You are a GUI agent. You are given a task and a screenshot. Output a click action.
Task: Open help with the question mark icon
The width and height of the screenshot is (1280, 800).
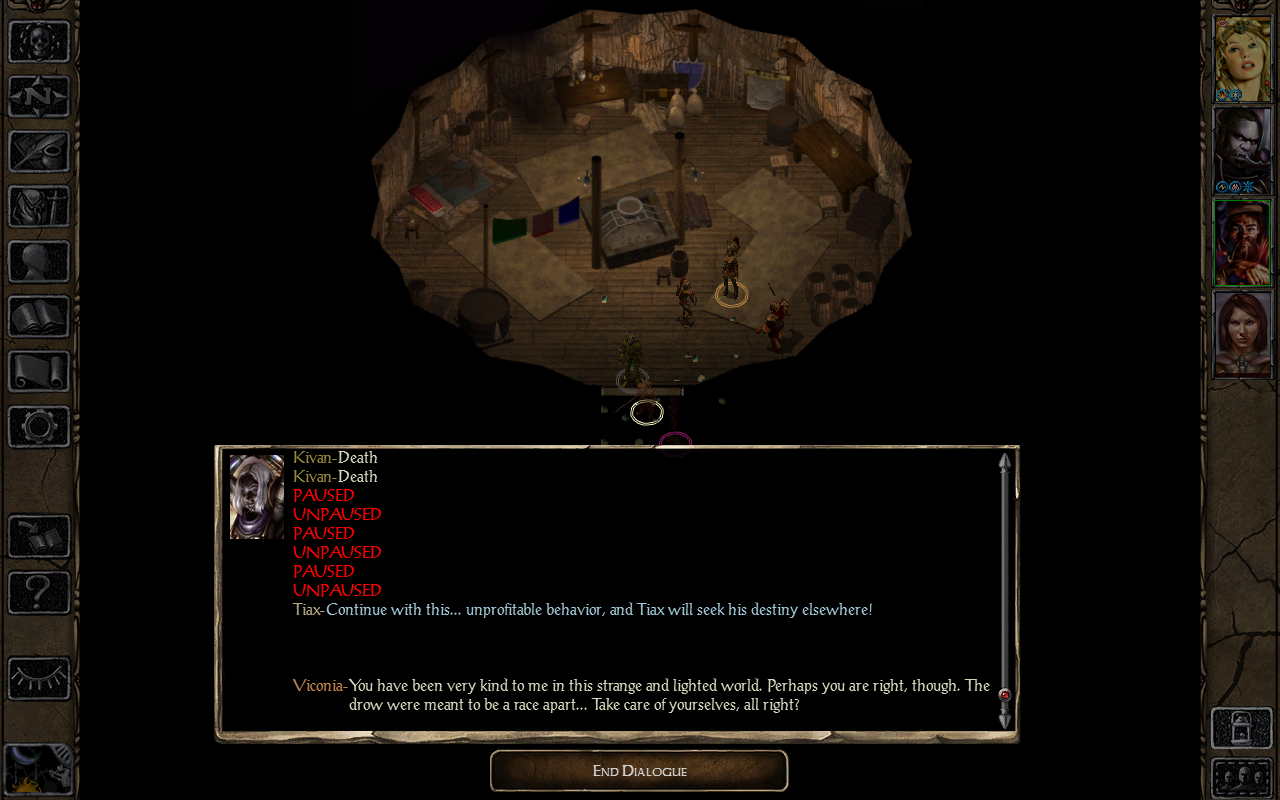(x=39, y=593)
